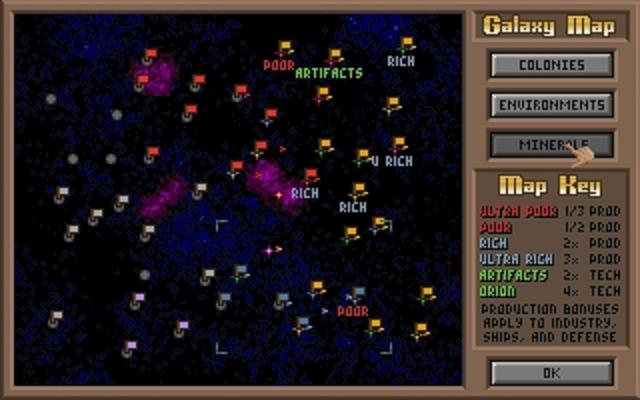Show the Colonies map view

551,65
